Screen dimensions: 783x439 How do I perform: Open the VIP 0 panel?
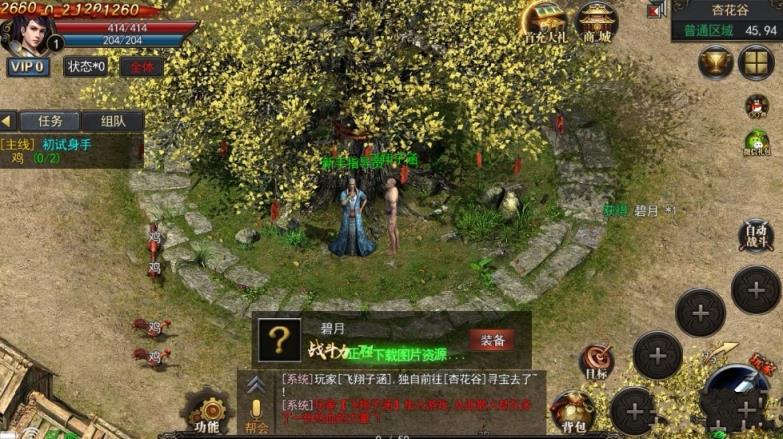tap(28, 67)
